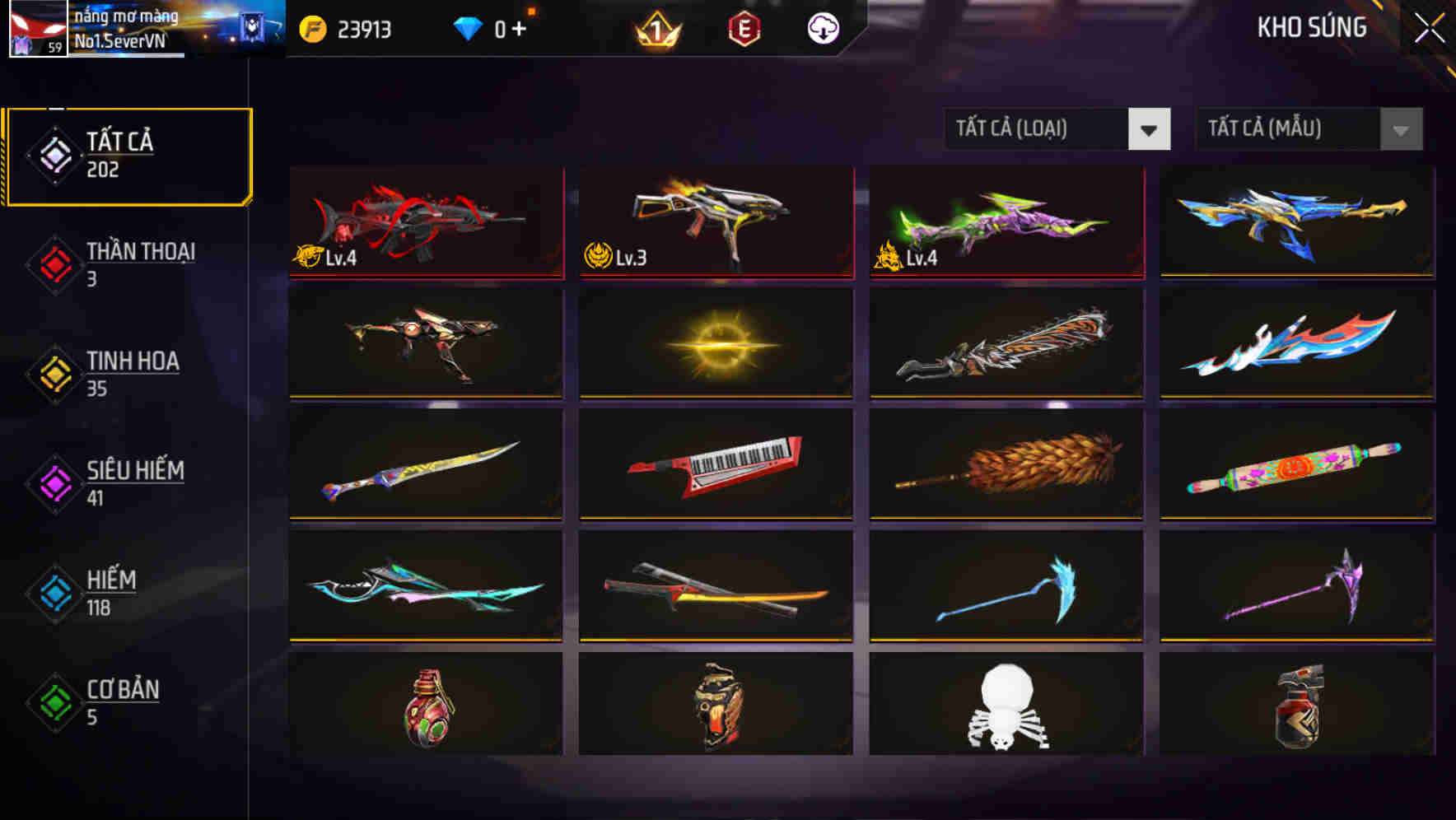Select the floral rolling pin weapon

(1295, 466)
